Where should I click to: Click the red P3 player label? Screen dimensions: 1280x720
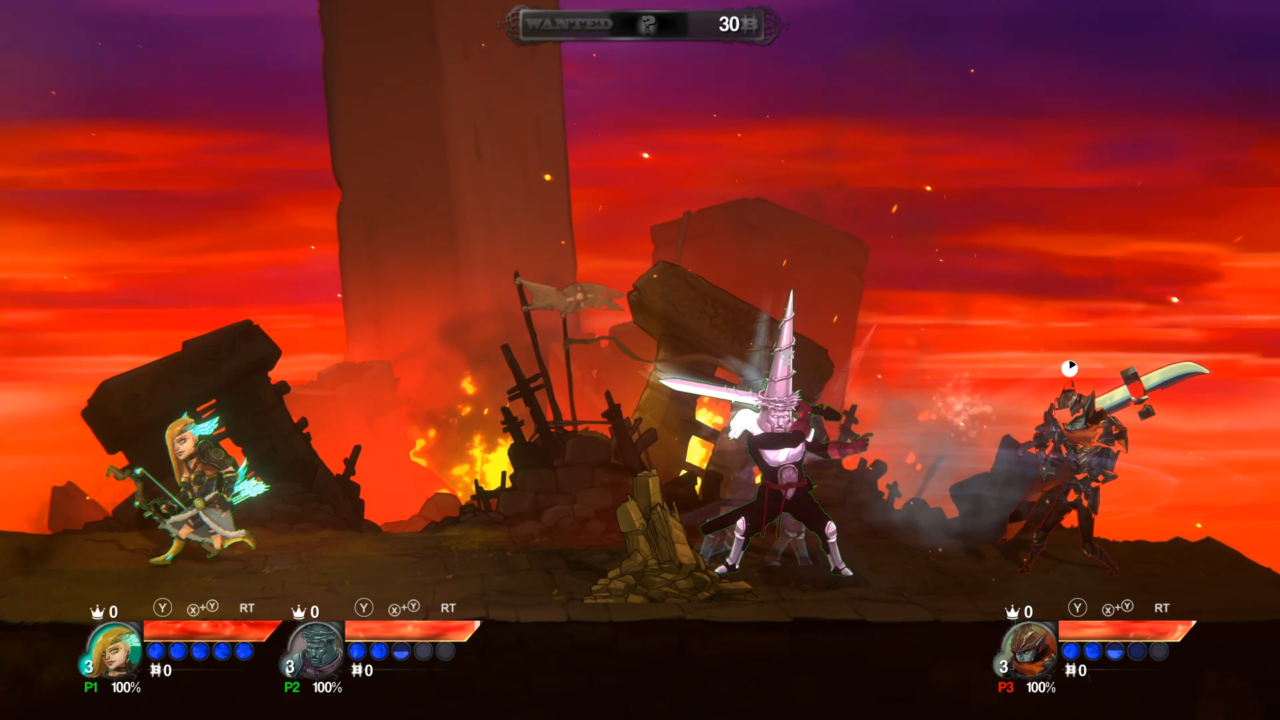click(x=1004, y=686)
